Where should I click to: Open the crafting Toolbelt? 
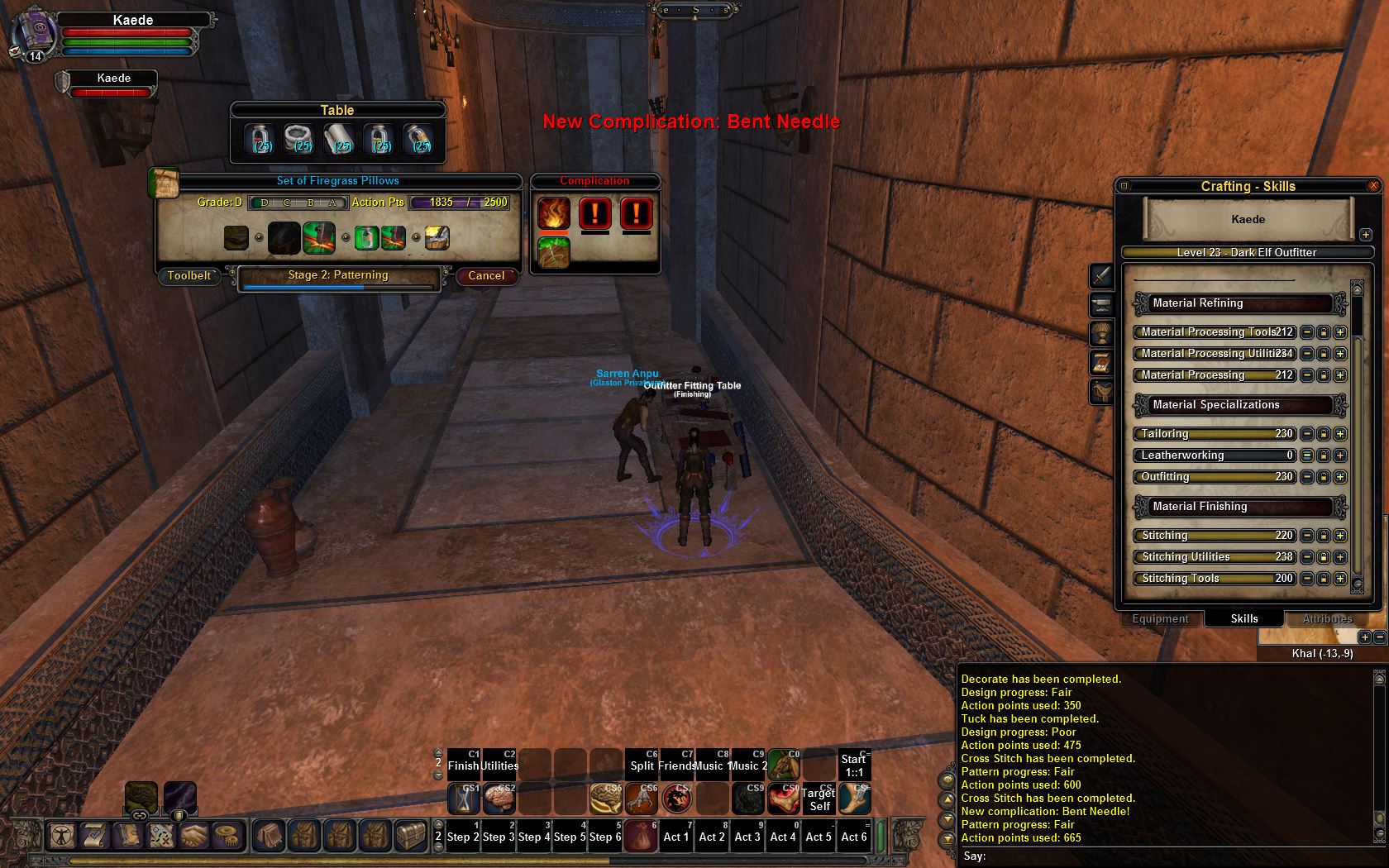189,276
